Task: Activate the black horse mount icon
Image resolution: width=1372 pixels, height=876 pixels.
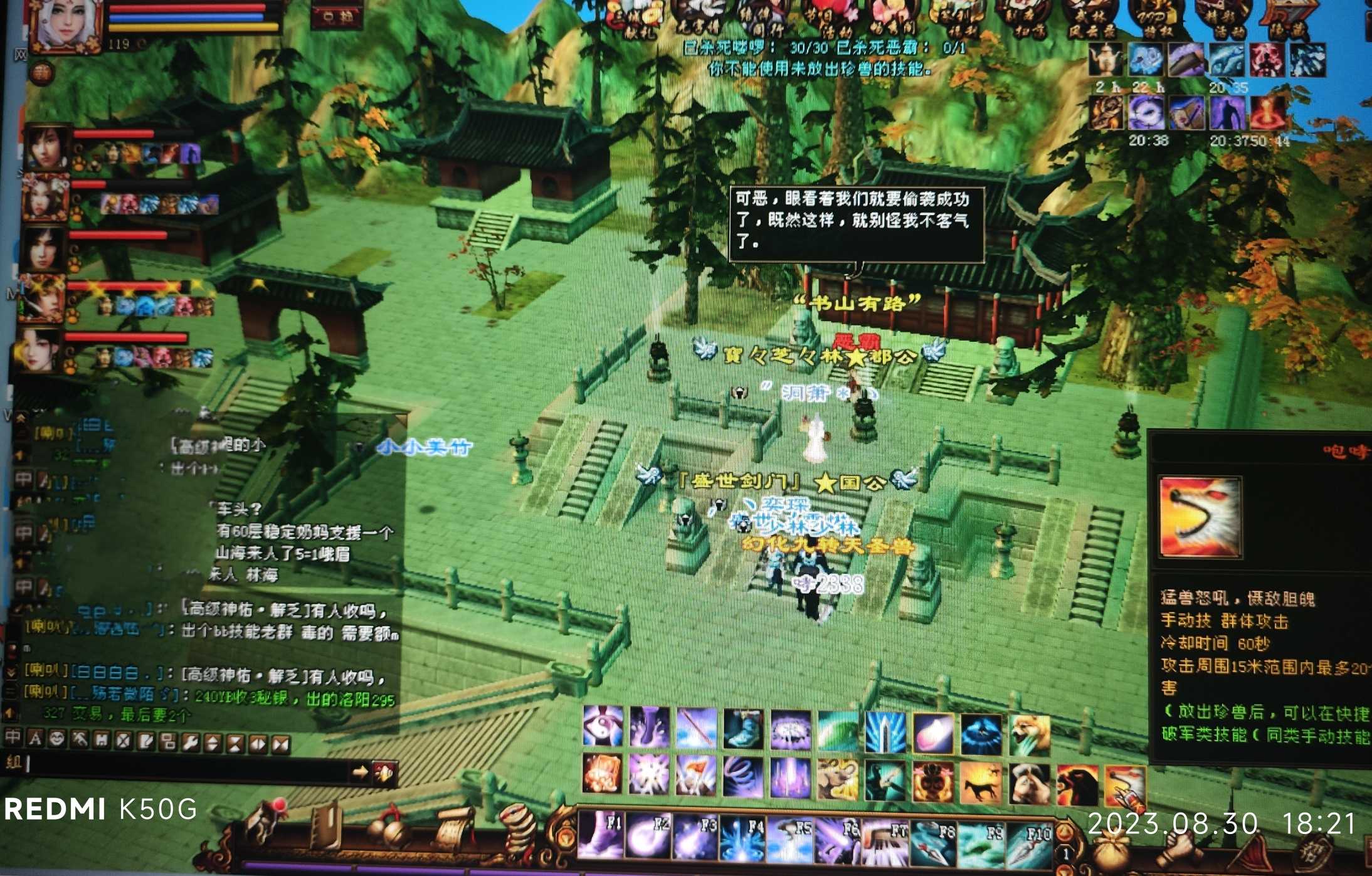Action: (981, 783)
